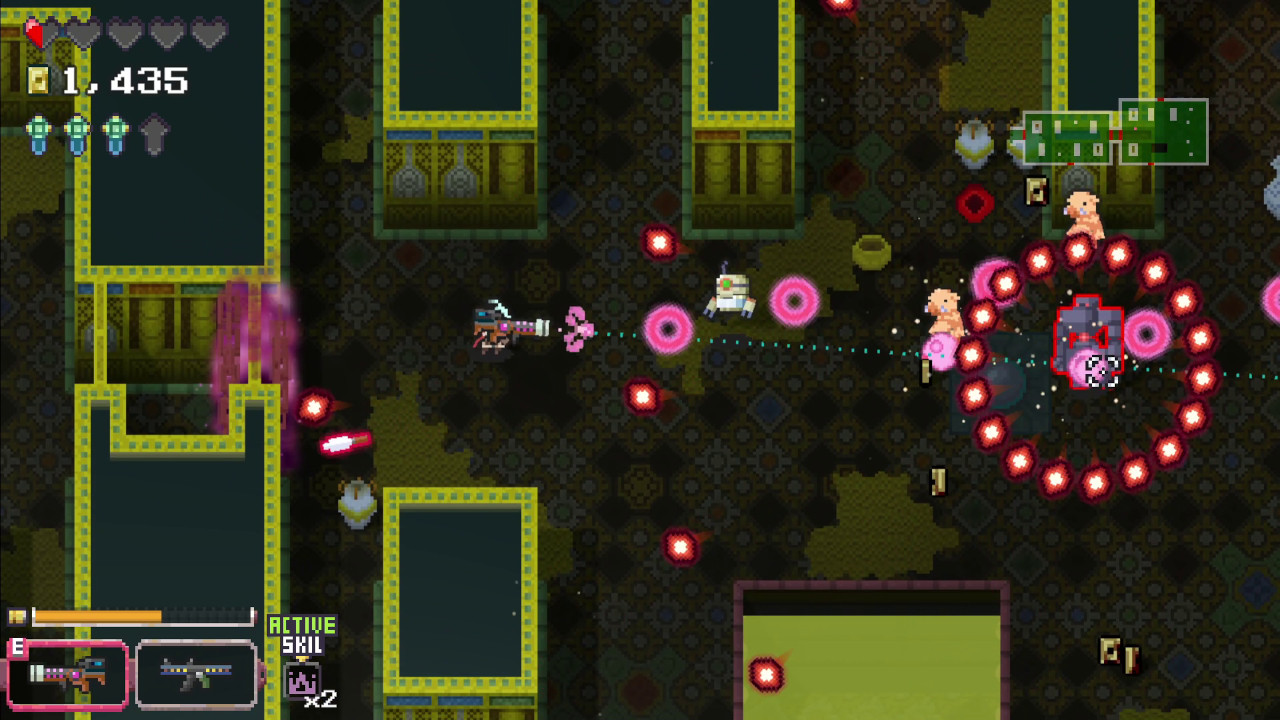Click the first blue crystal upgrade icon

[x=39, y=133]
